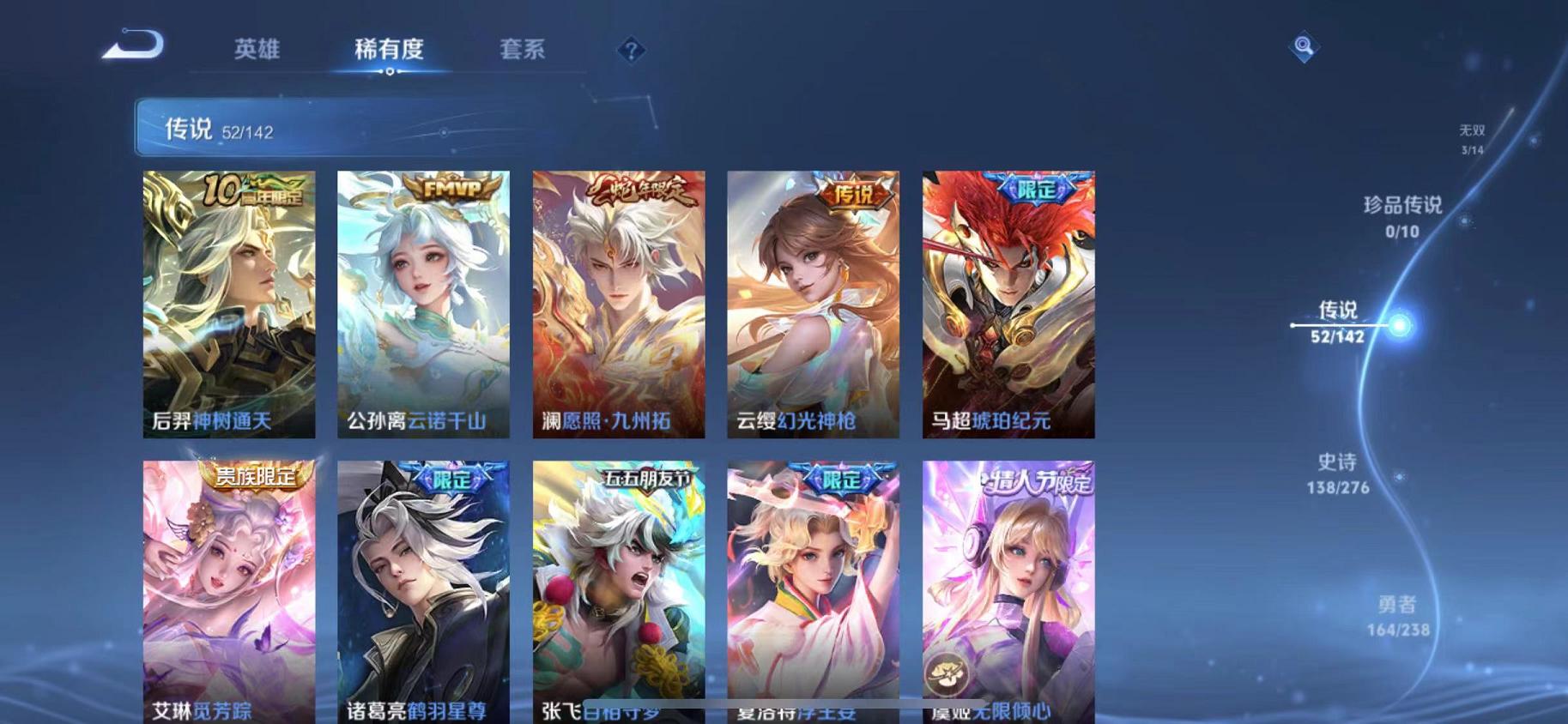Screen dimensions: 1568x724
Task: Switch to the 套系 tab
Action: (x=524, y=50)
